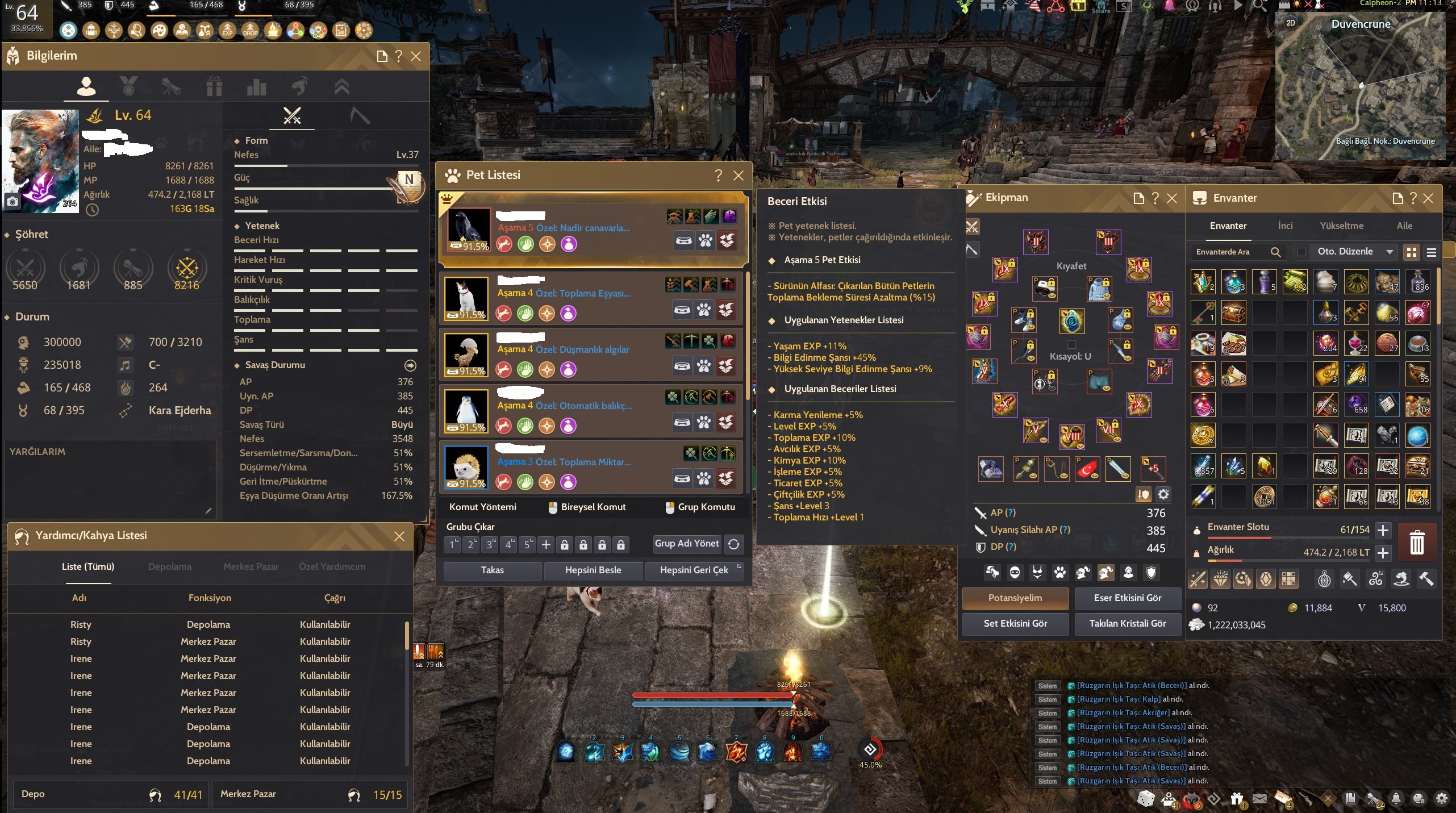The image size is (1456, 813).
Task: Open the Yükseltme inventory tab
Action: tap(1341, 226)
